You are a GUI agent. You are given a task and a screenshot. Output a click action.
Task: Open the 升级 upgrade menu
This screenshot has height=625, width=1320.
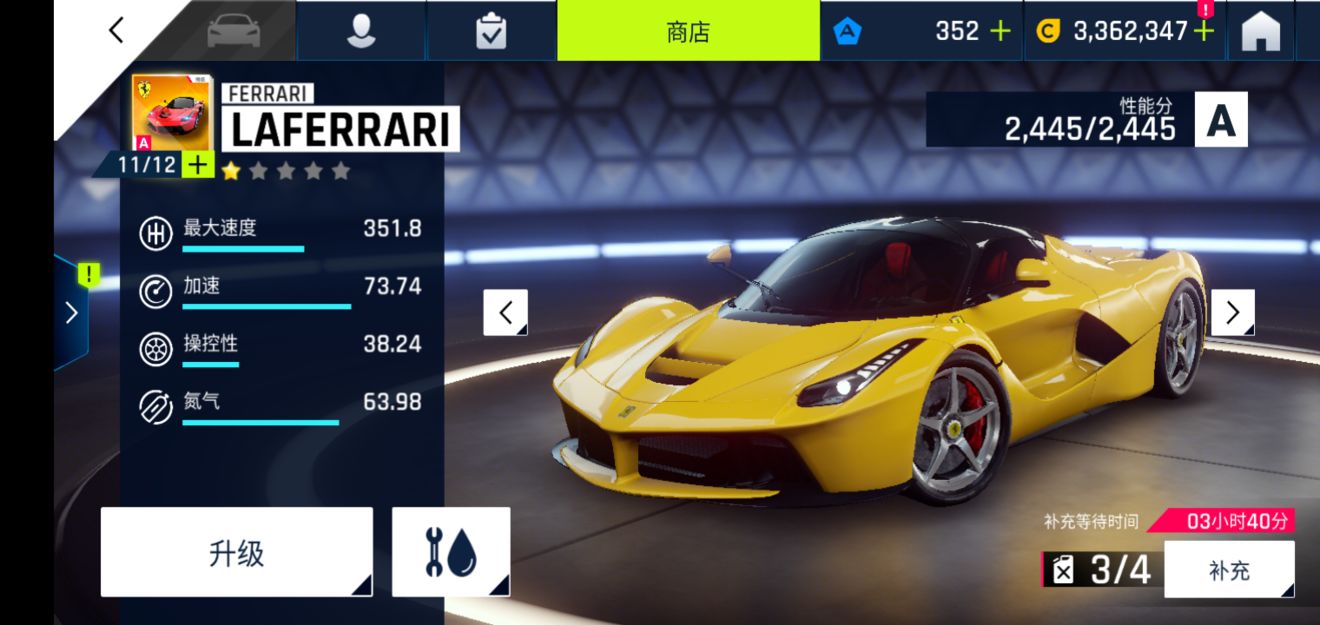click(237, 552)
